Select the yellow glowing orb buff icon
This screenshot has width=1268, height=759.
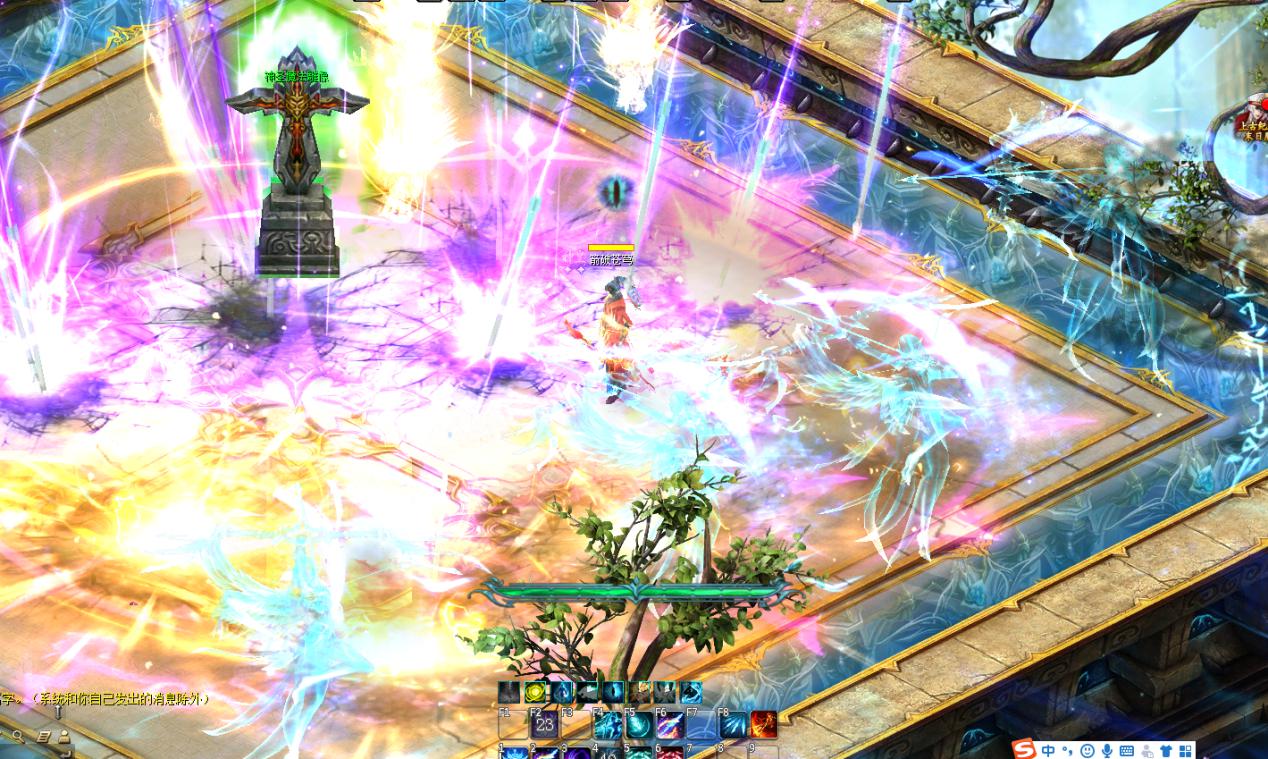coord(535,692)
